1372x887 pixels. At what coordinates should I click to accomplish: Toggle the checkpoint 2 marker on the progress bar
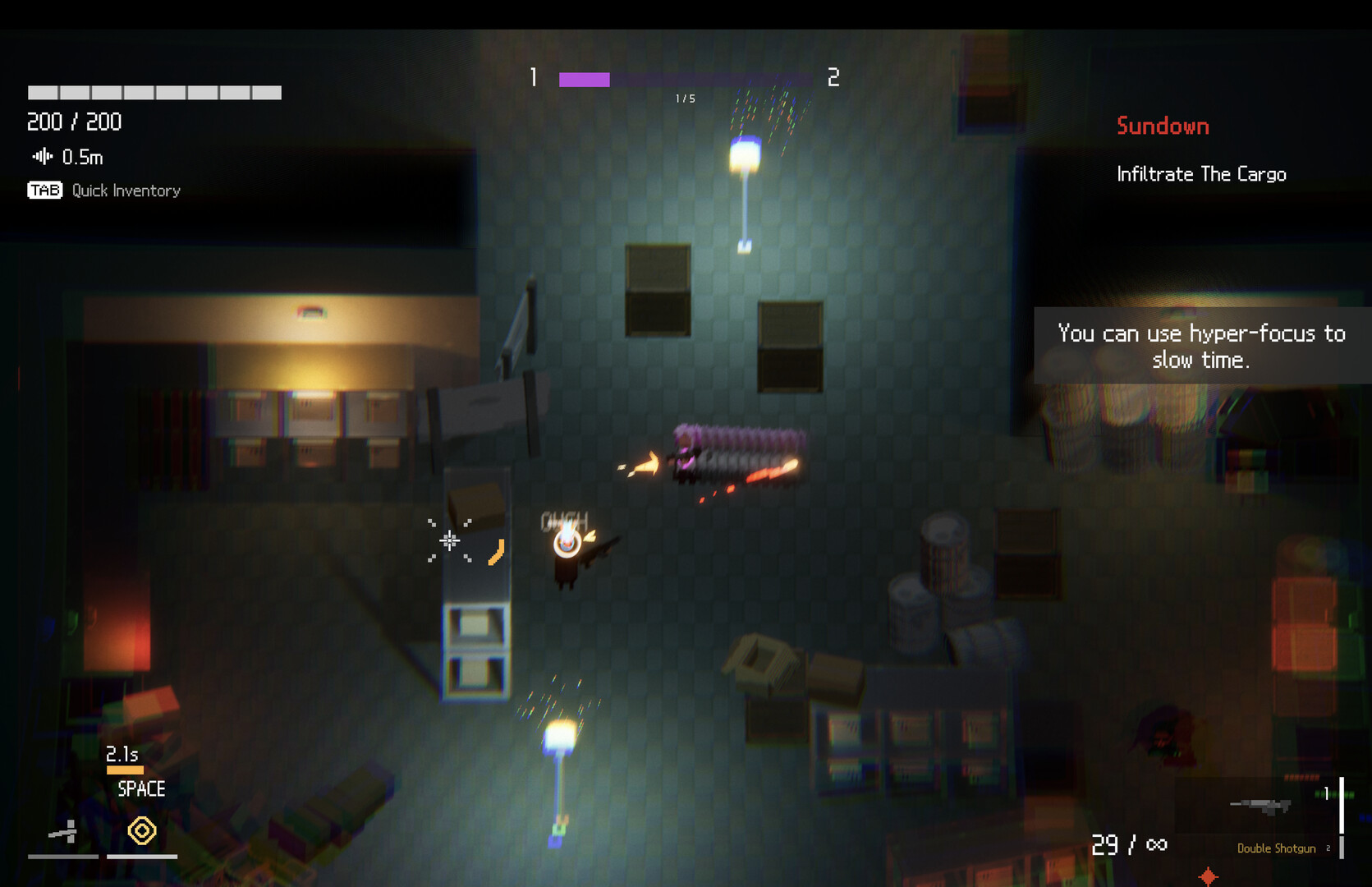(x=833, y=79)
